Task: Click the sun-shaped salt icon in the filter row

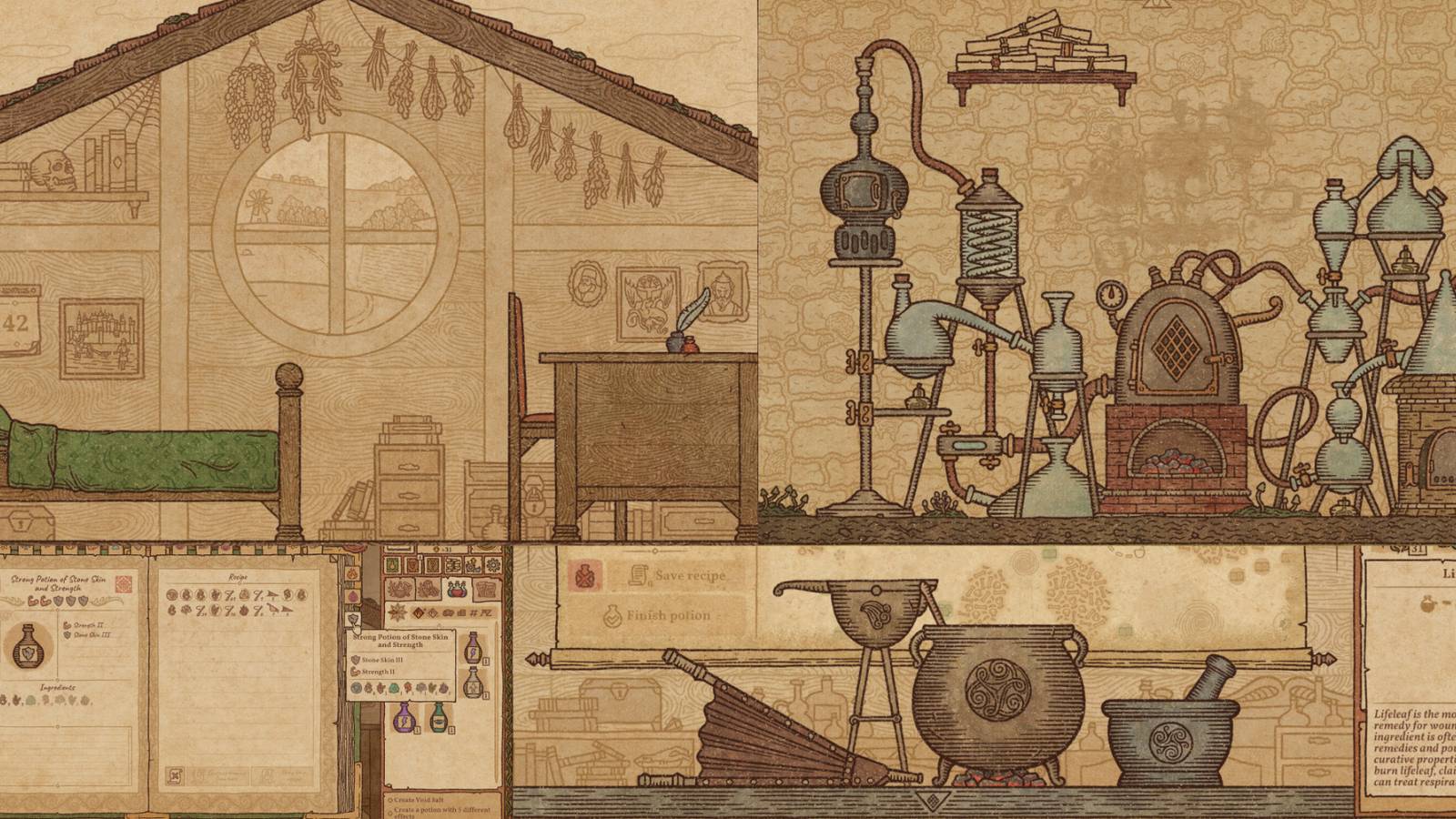Action: click(398, 612)
